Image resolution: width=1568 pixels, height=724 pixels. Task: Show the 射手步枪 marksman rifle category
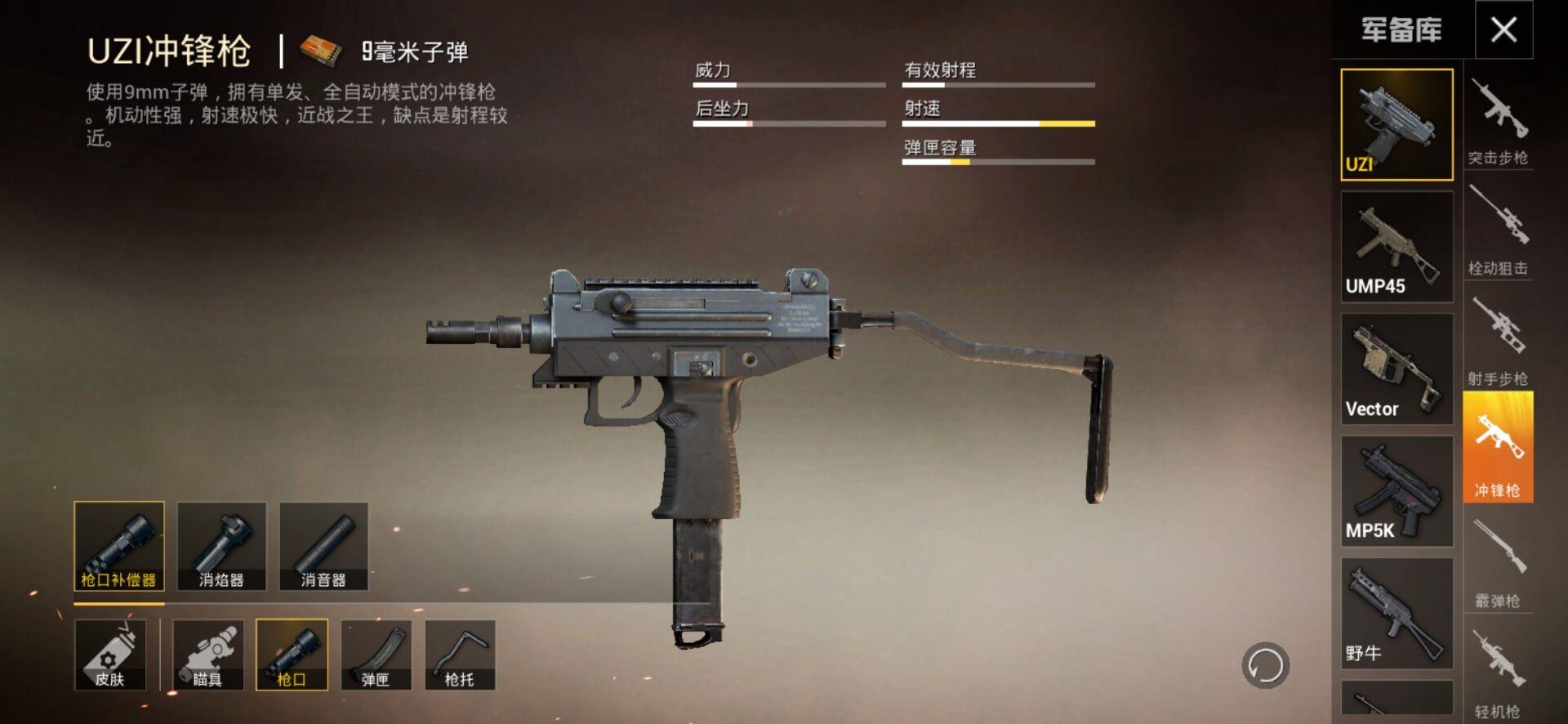pos(1498,342)
